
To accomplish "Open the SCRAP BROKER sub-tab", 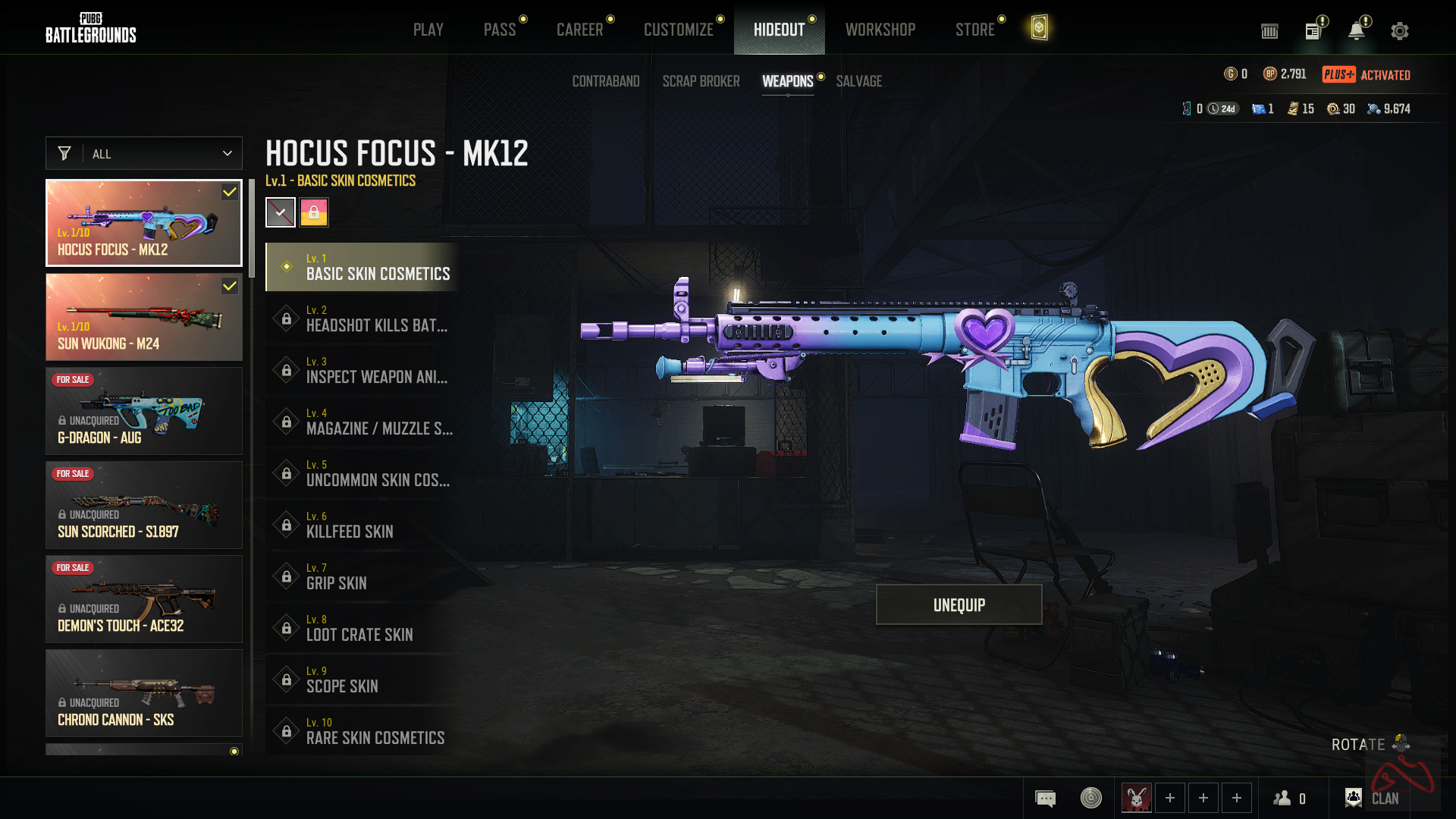I will coord(701,81).
